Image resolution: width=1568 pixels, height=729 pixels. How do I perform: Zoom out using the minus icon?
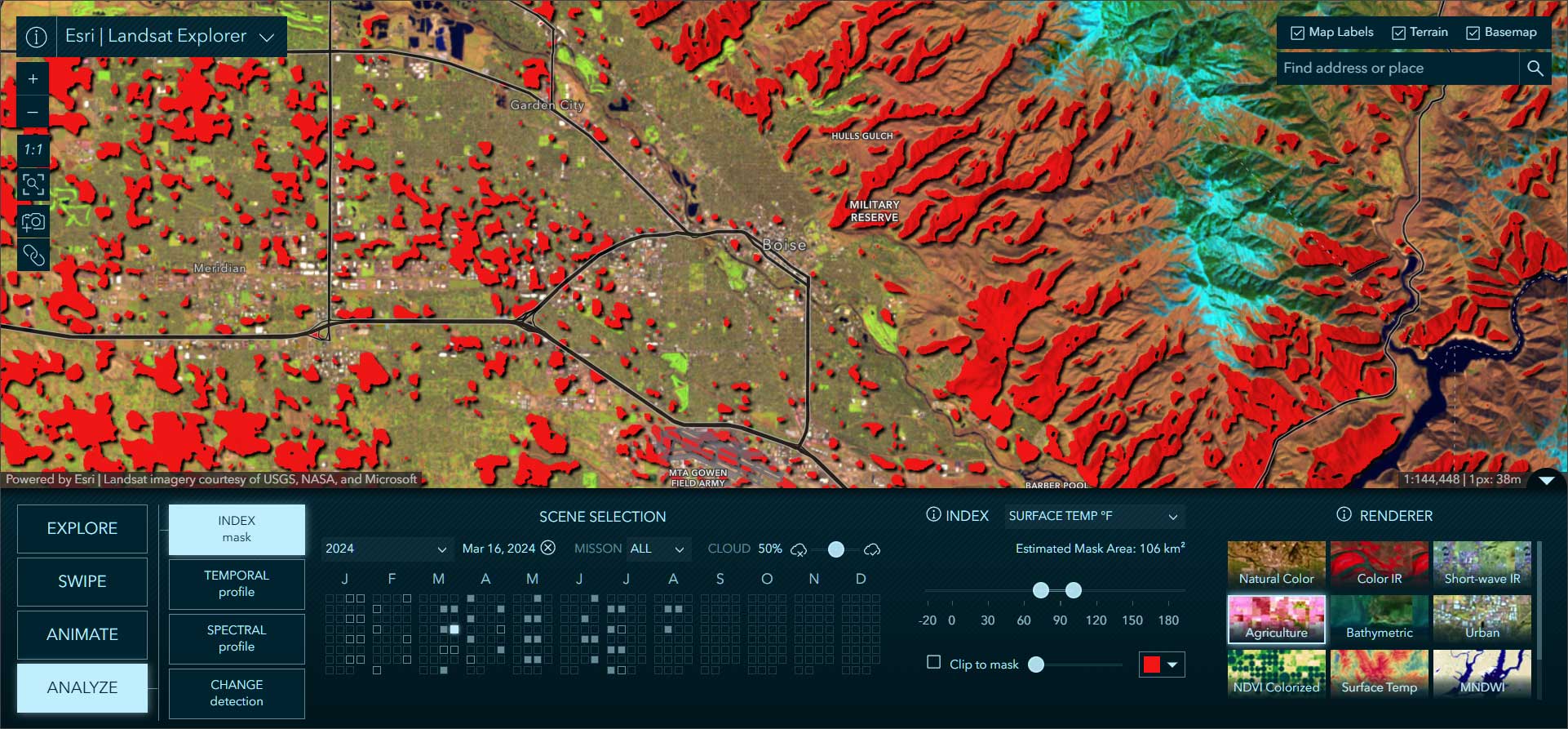click(x=33, y=111)
